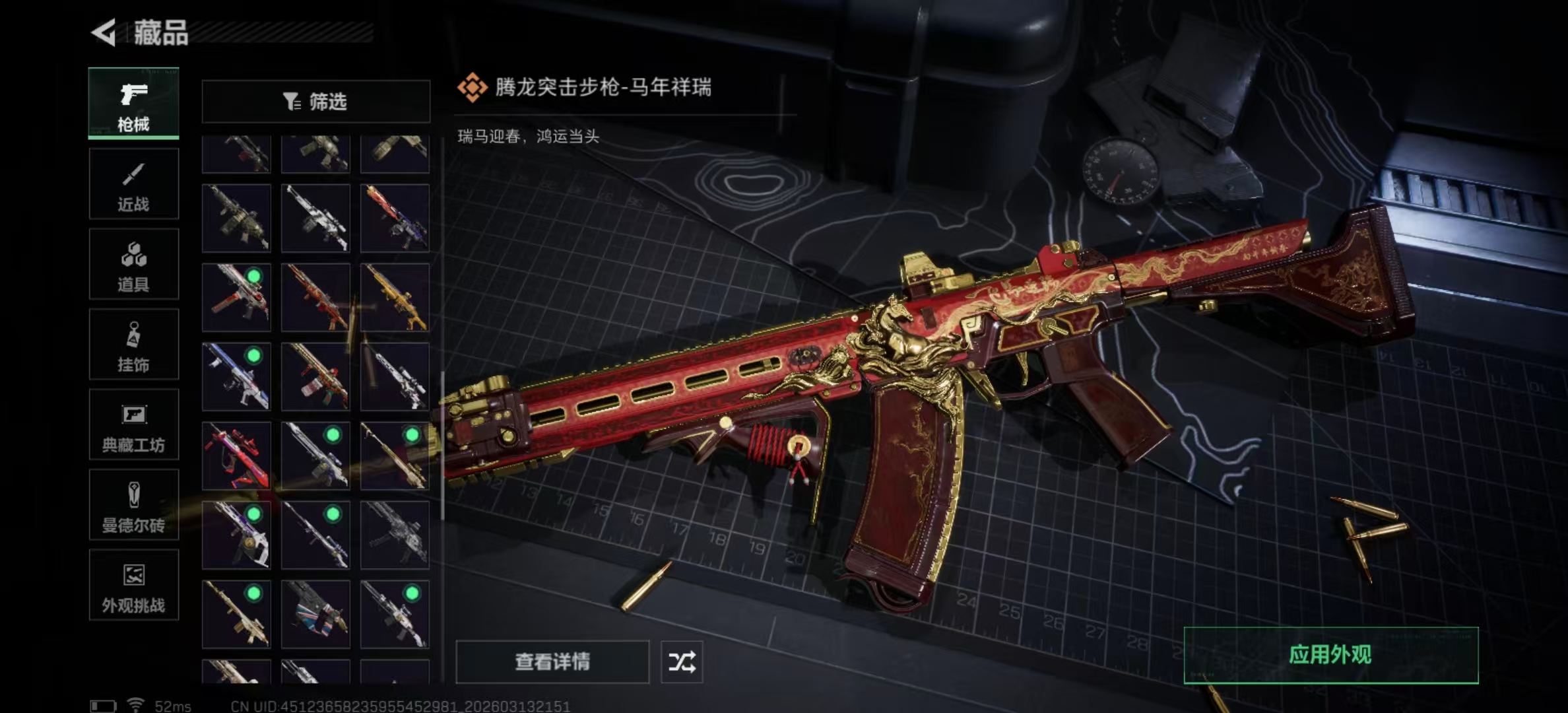Select the 道具 items tab
The width and height of the screenshot is (1568, 713).
(133, 264)
